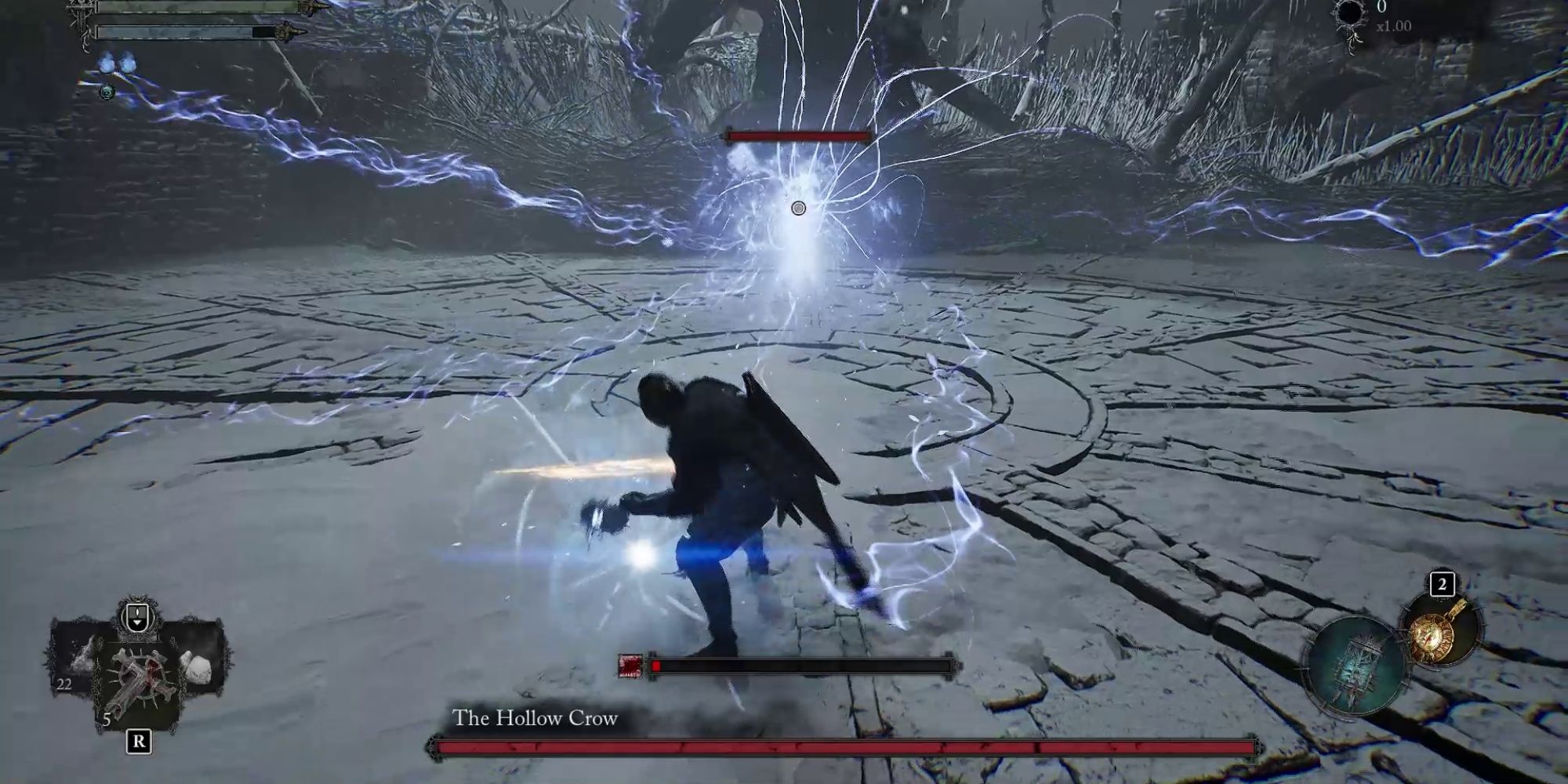The image size is (1568, 784).
Task: Click the skull status effect icon
Action: (x=107, y=92)
